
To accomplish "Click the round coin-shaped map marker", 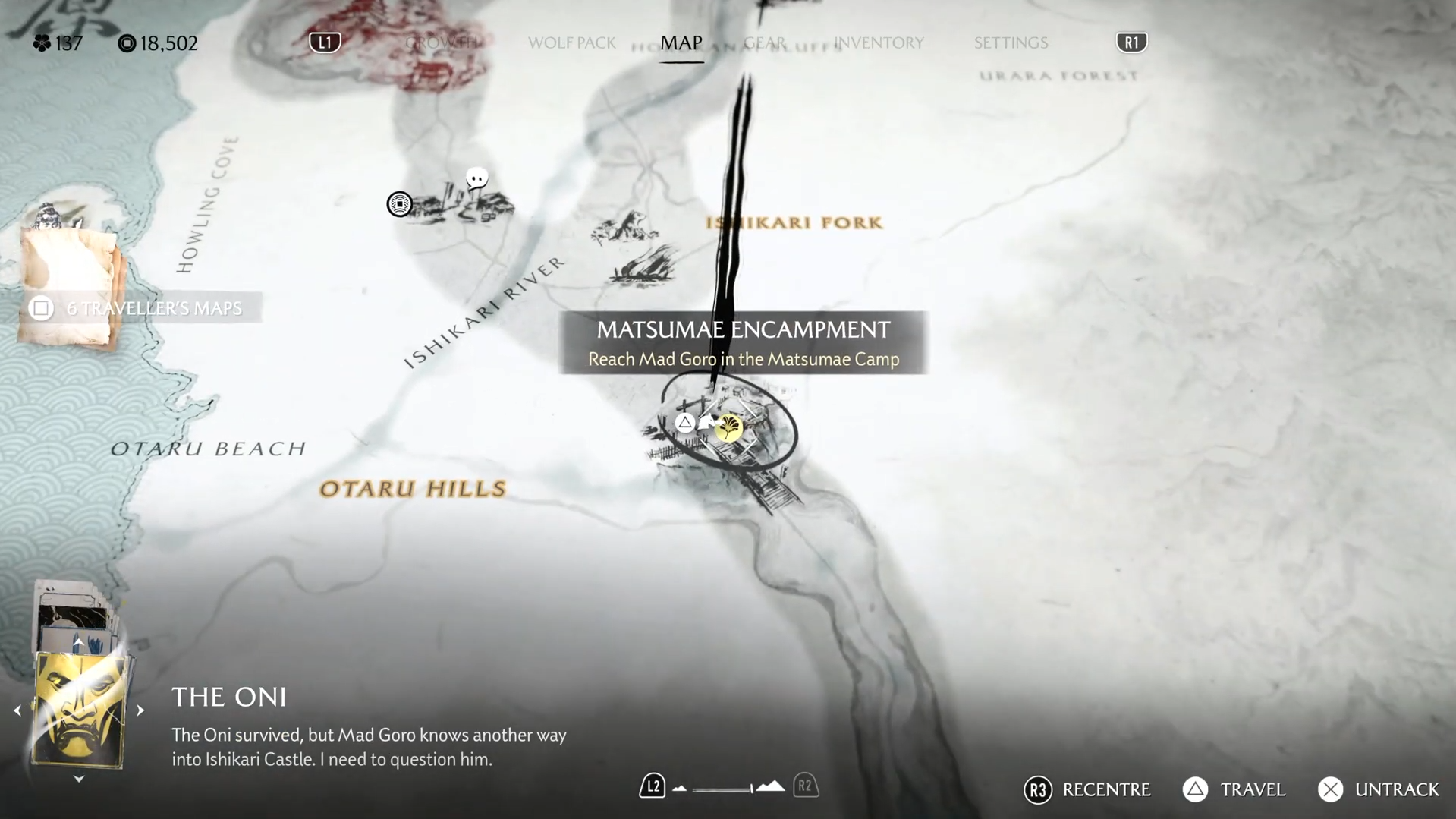I will 399,203.
